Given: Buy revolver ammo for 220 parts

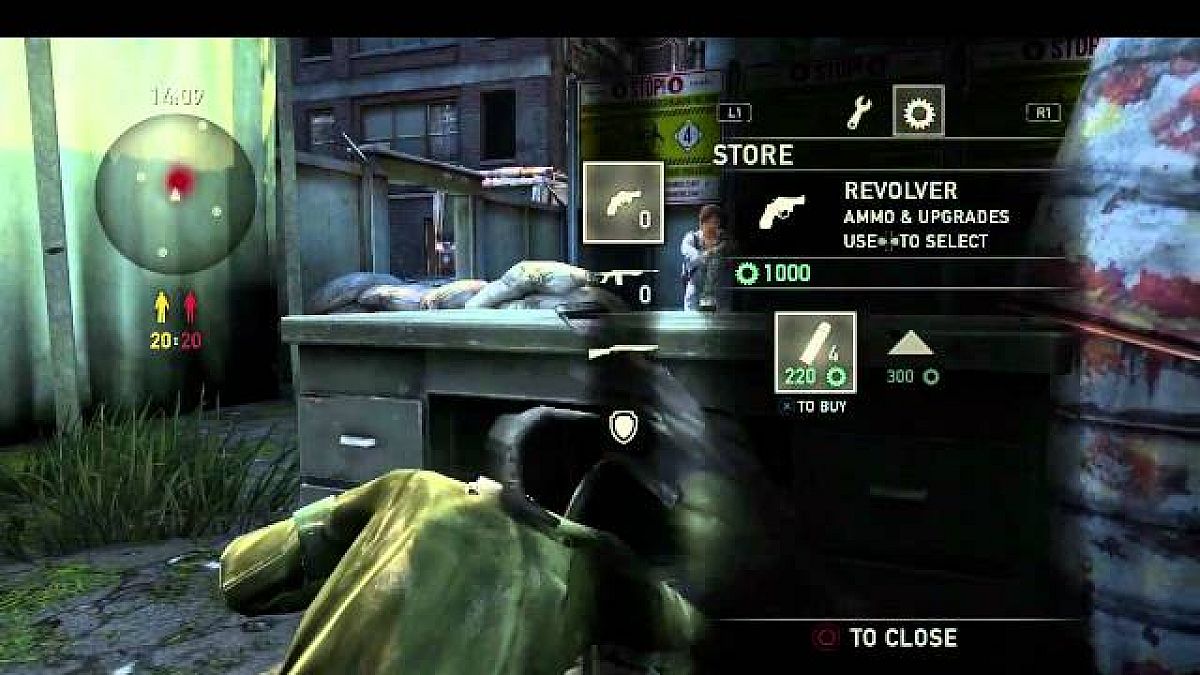Looking at the screenshot, I should click(816, 352).
